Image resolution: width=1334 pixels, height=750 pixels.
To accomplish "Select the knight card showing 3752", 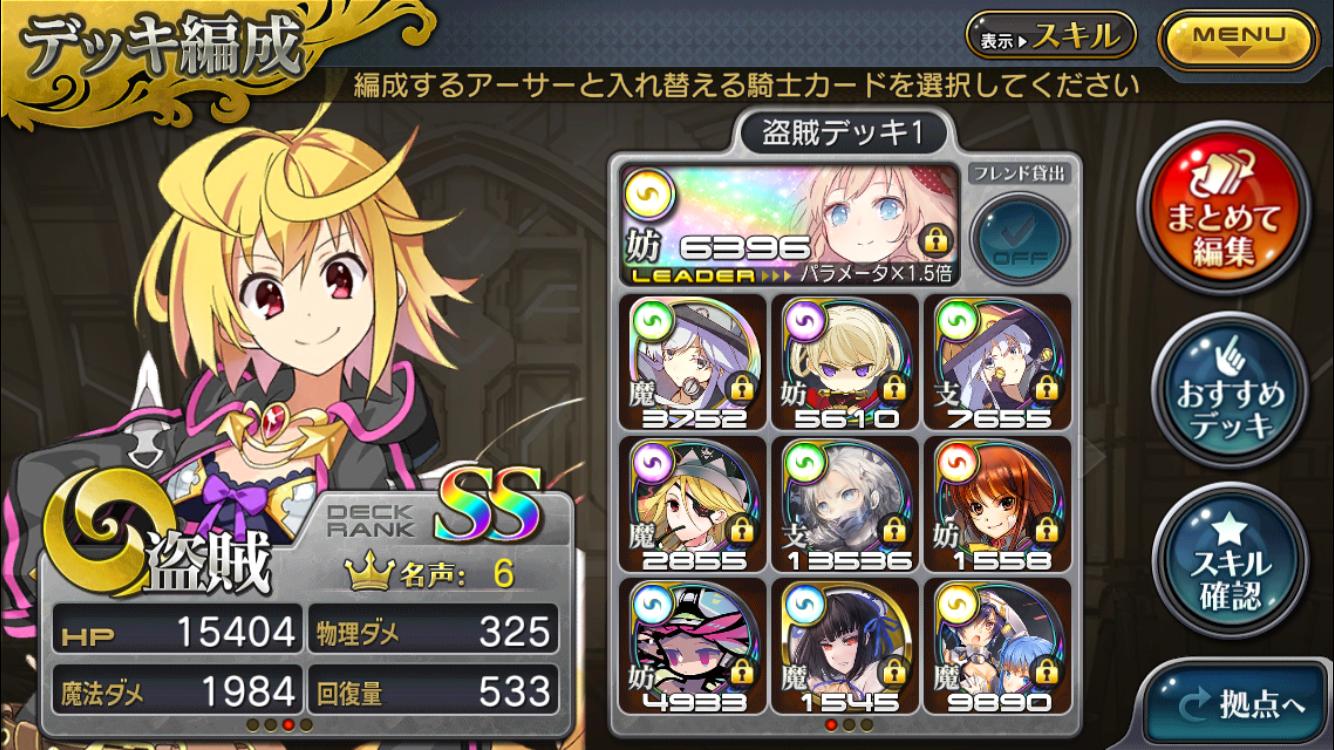I will [x=692, y=362].
